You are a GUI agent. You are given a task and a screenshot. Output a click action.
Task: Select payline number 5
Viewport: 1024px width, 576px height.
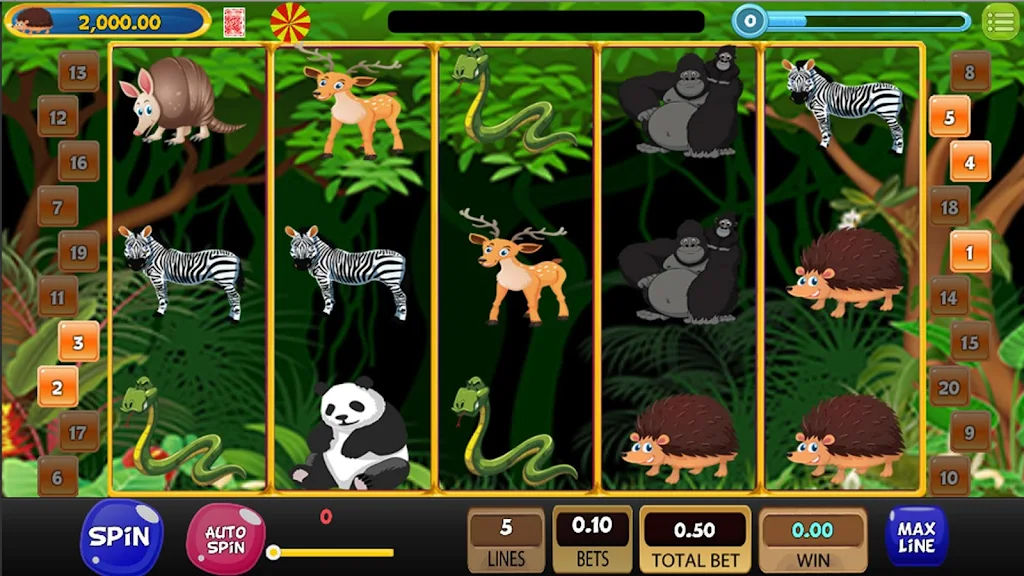949,117
